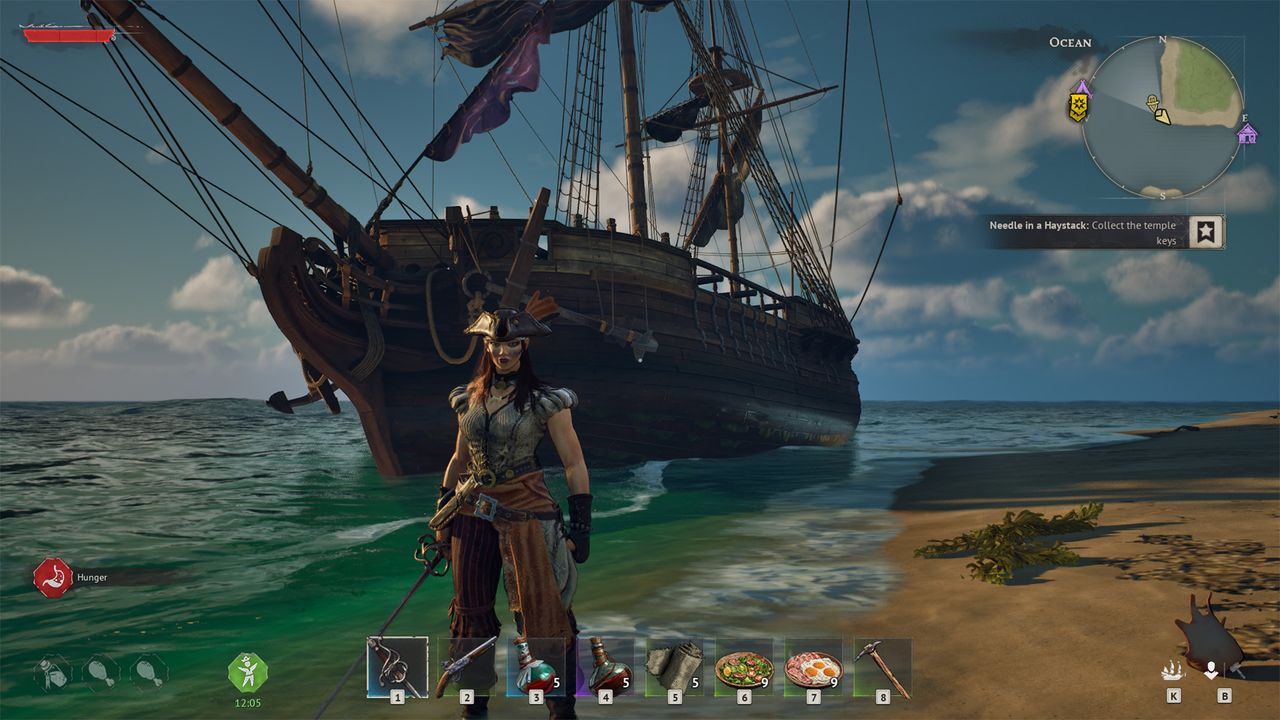Equip the pickaxe from the hotbar
The height and width of the screenshot is (720, 1280).
pos(882,666)
